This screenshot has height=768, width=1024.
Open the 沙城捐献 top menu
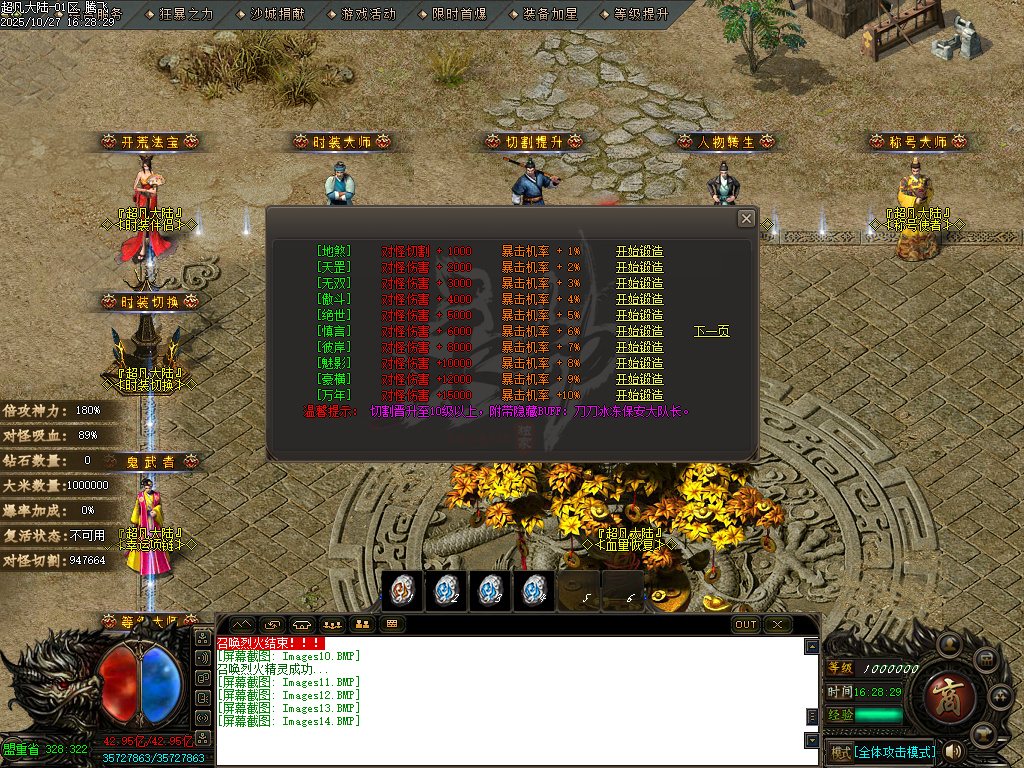(x=279, y=14)
